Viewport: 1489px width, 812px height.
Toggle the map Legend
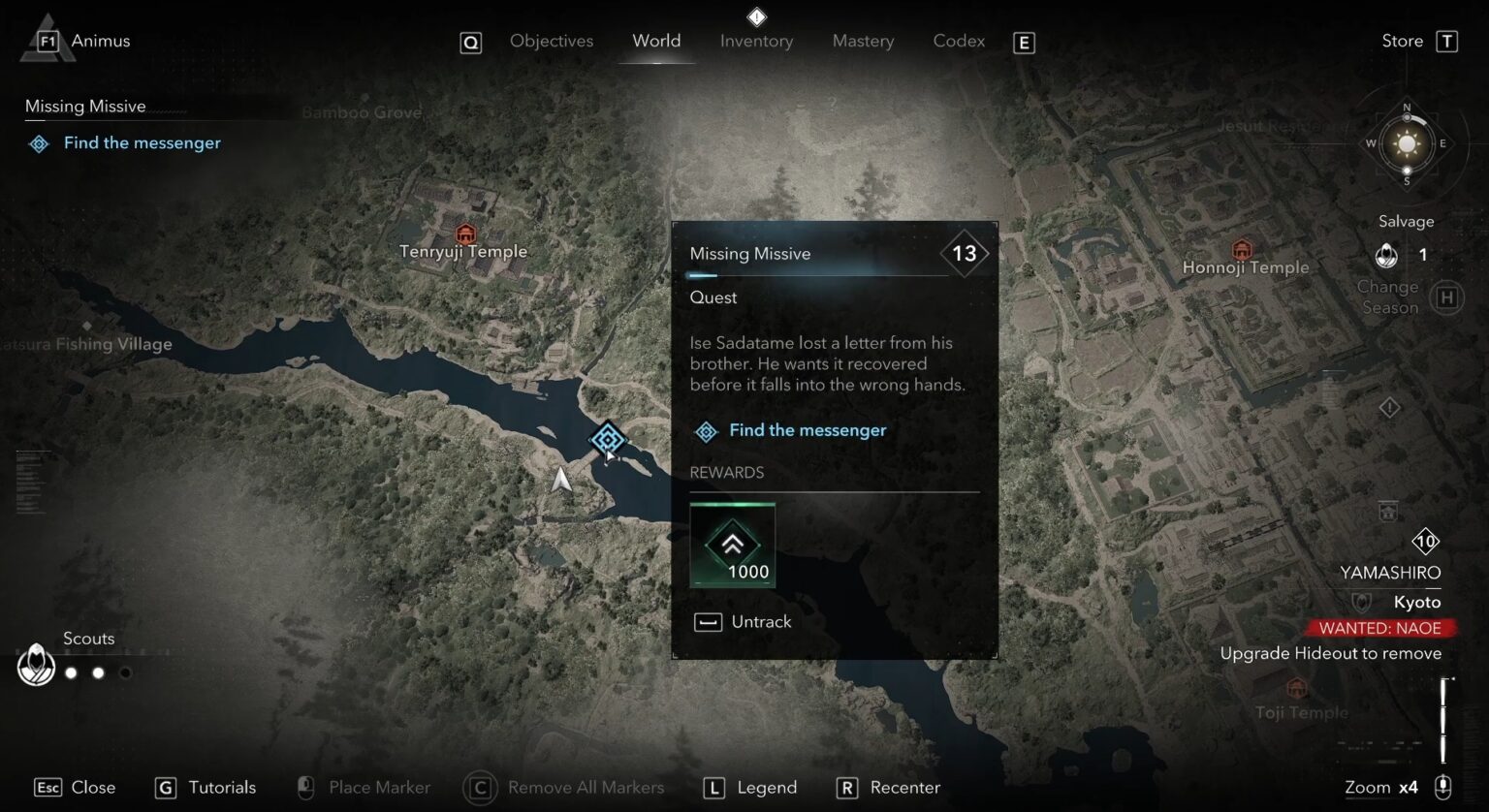[749, 787]
